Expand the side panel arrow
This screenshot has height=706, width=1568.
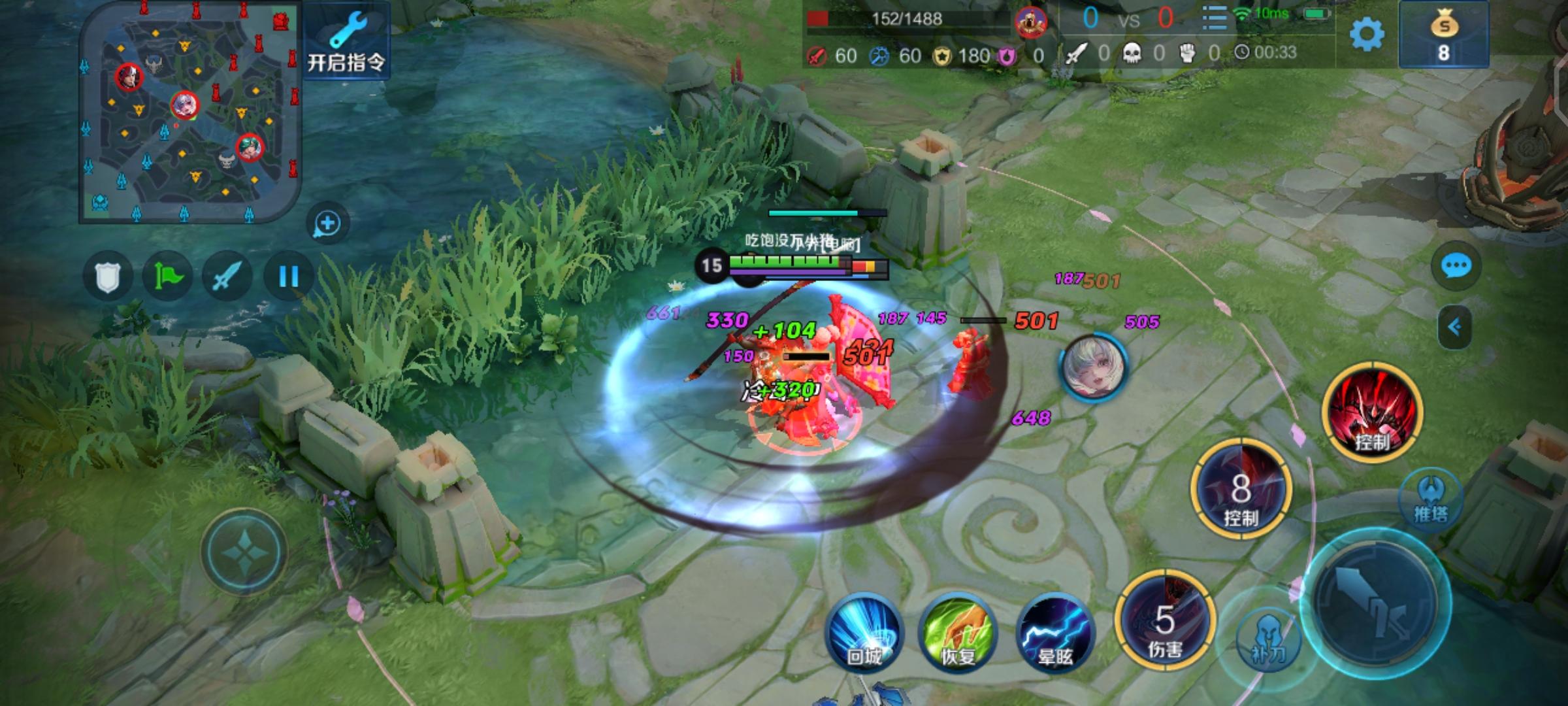point(1454,327)
